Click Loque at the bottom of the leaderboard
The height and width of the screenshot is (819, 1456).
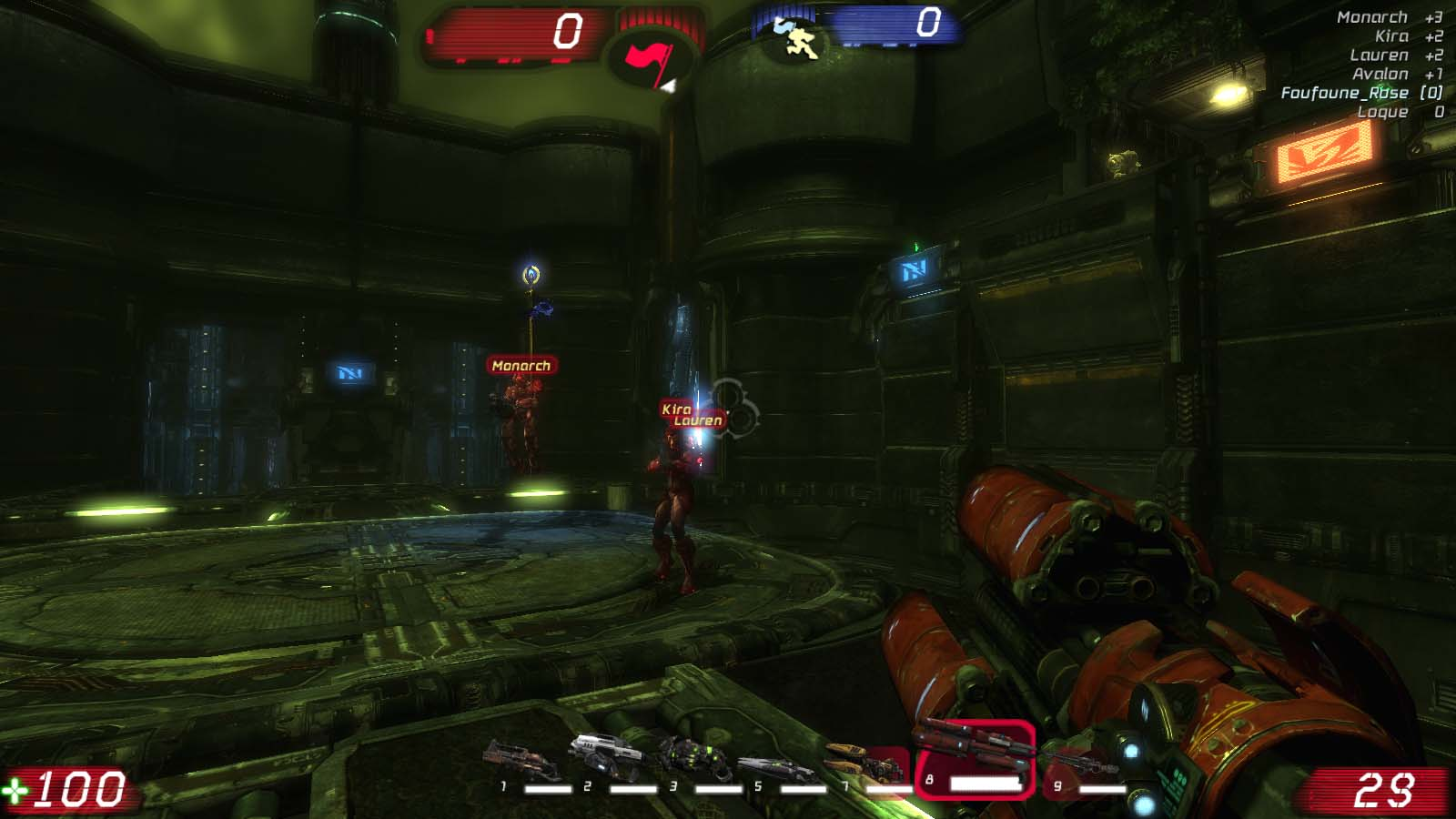click(x=1381, y=111)
